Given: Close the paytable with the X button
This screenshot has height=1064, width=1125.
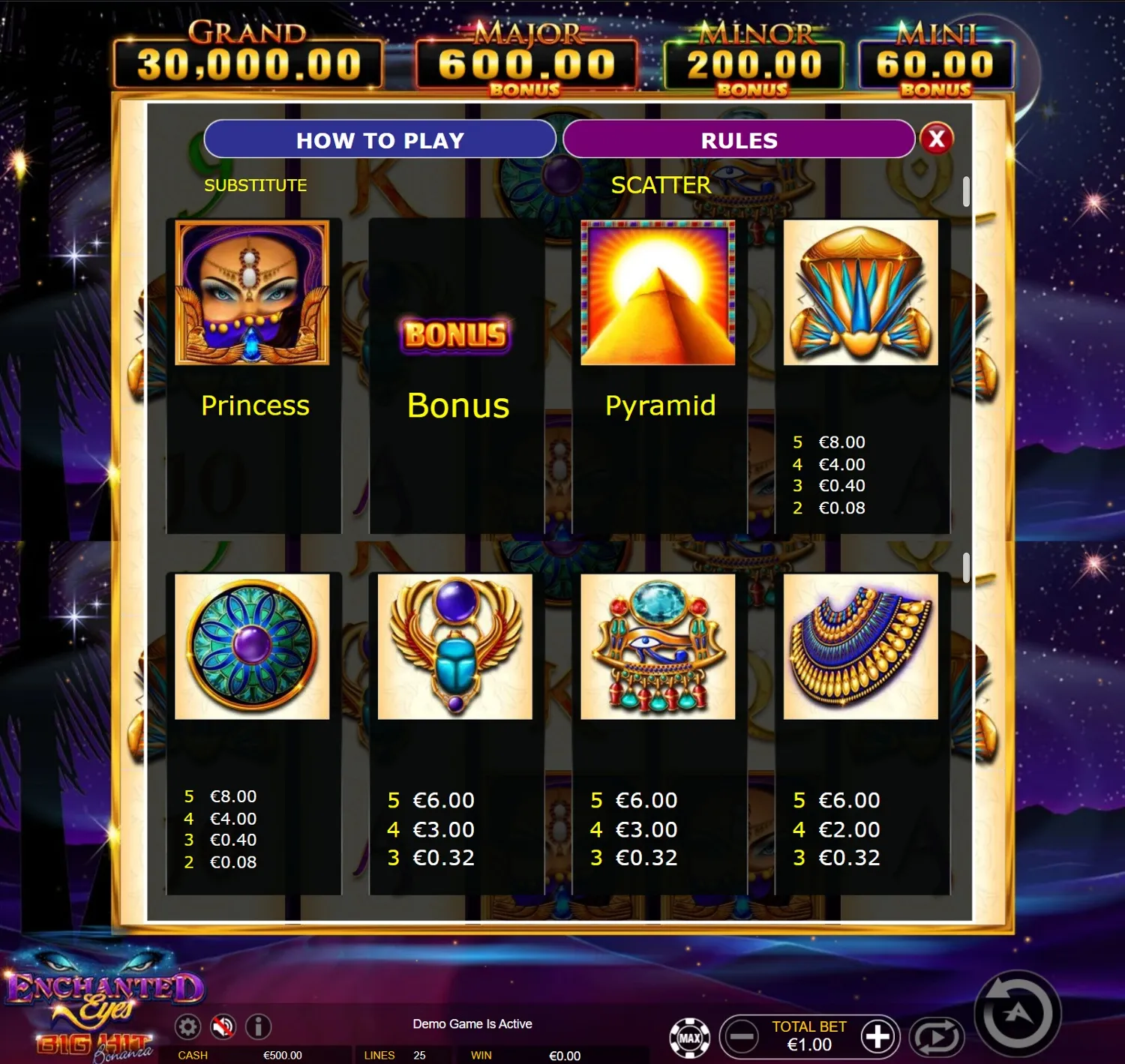Looking at the screenshot, I should (936, 139).
